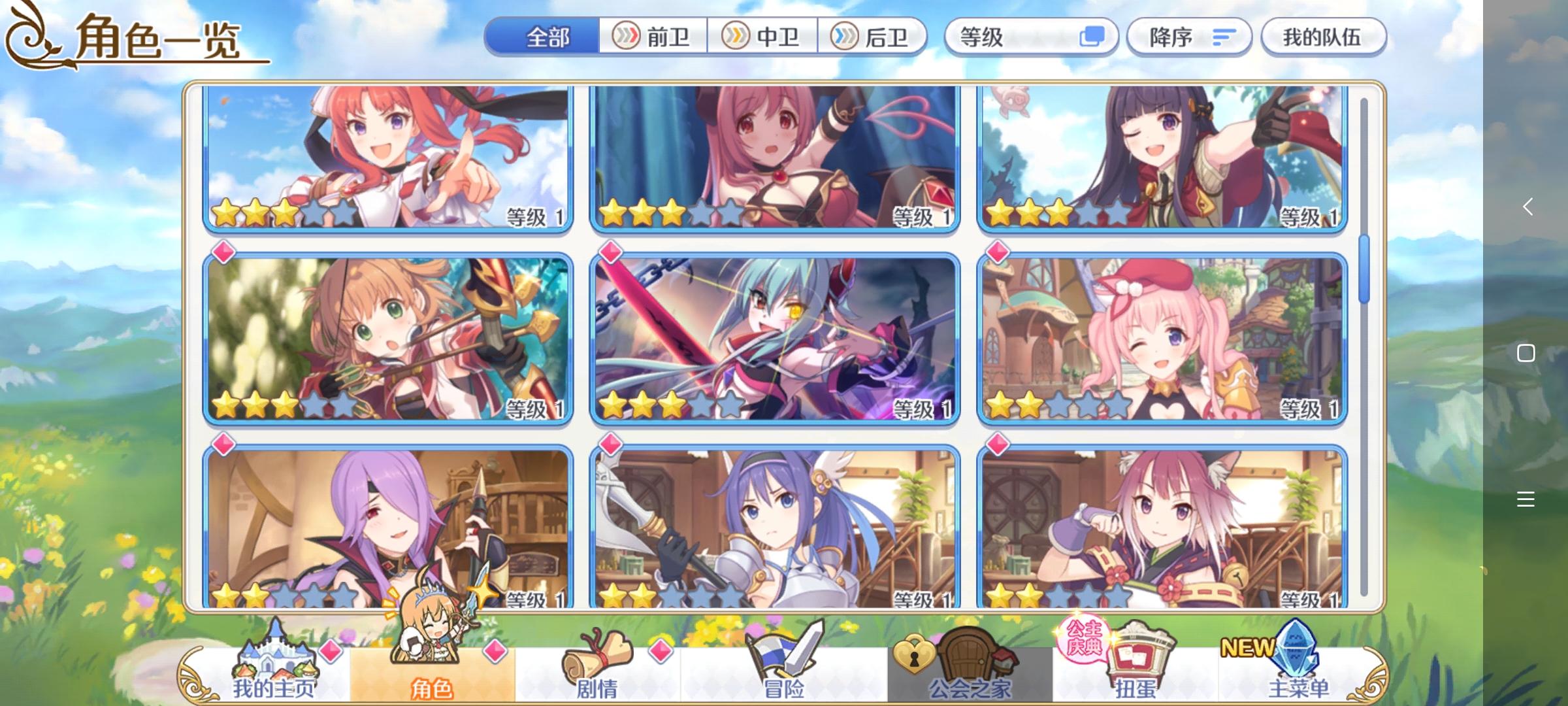This screenshot has width=1568, height=706.
Task: Enable the 后卫 rearguard filter
Action: (x=875, y=37)
